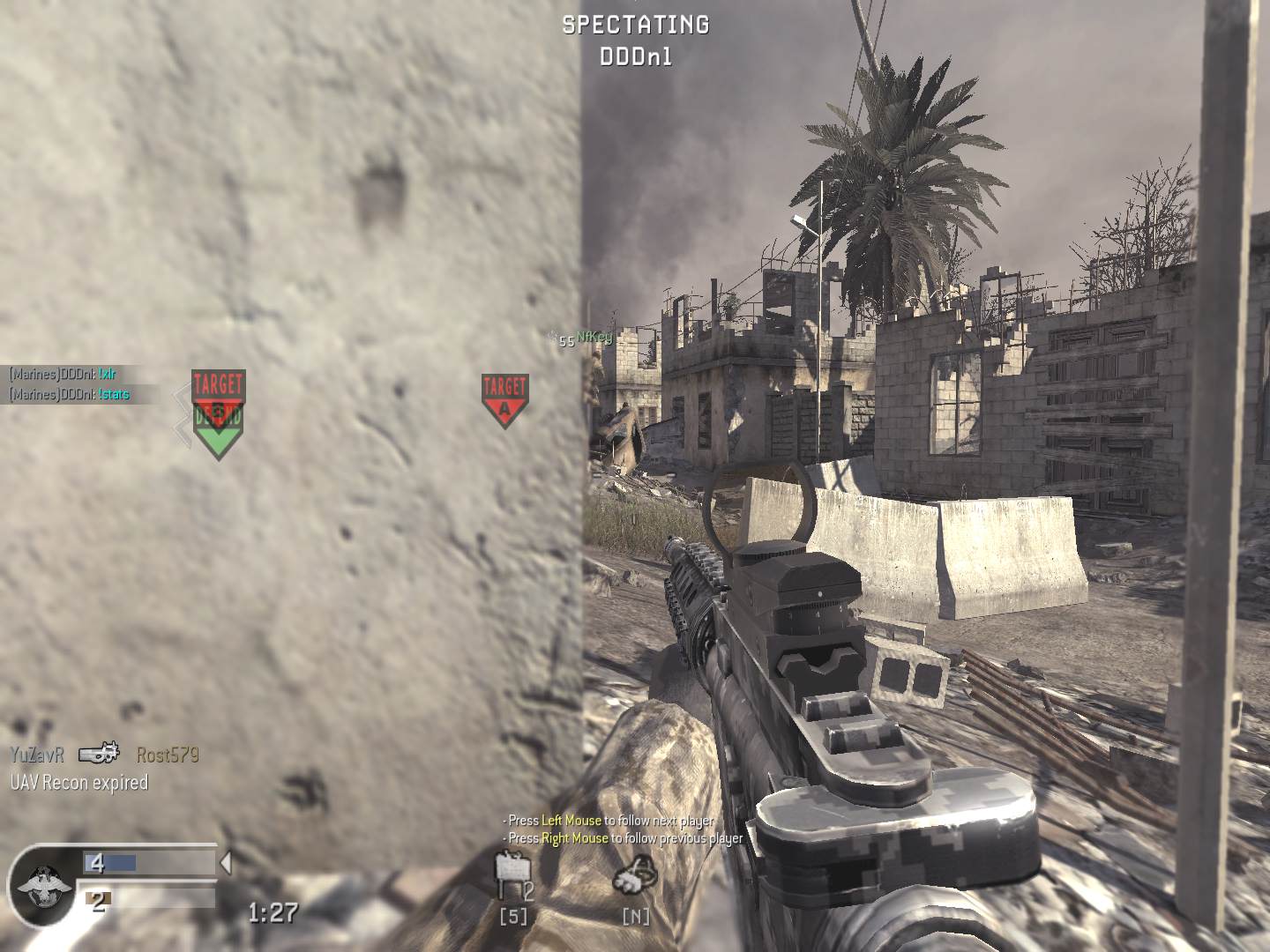Click the Target B Defend marker

click(218, 388)
